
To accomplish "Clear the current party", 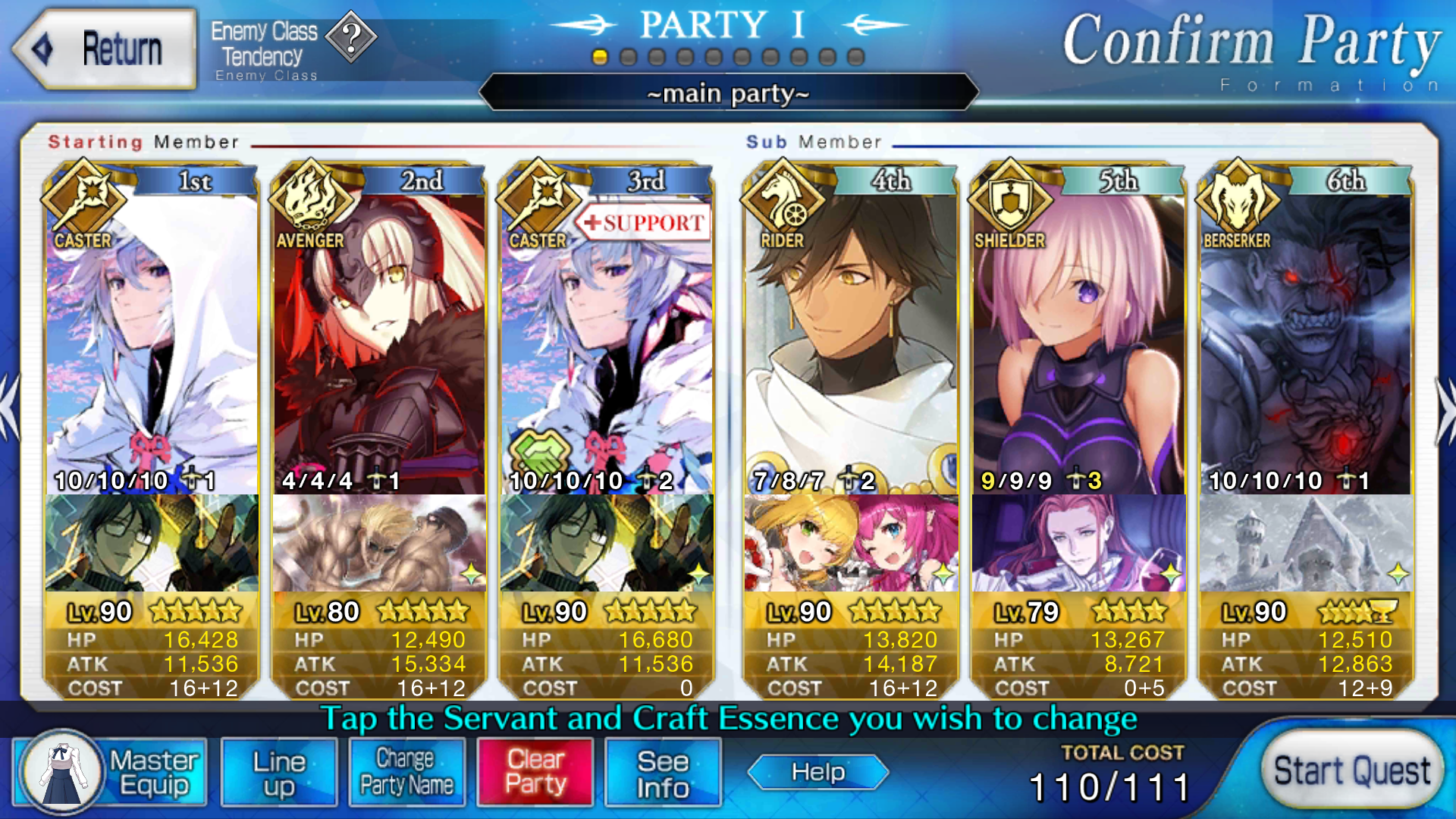I will tap(535, 772).
